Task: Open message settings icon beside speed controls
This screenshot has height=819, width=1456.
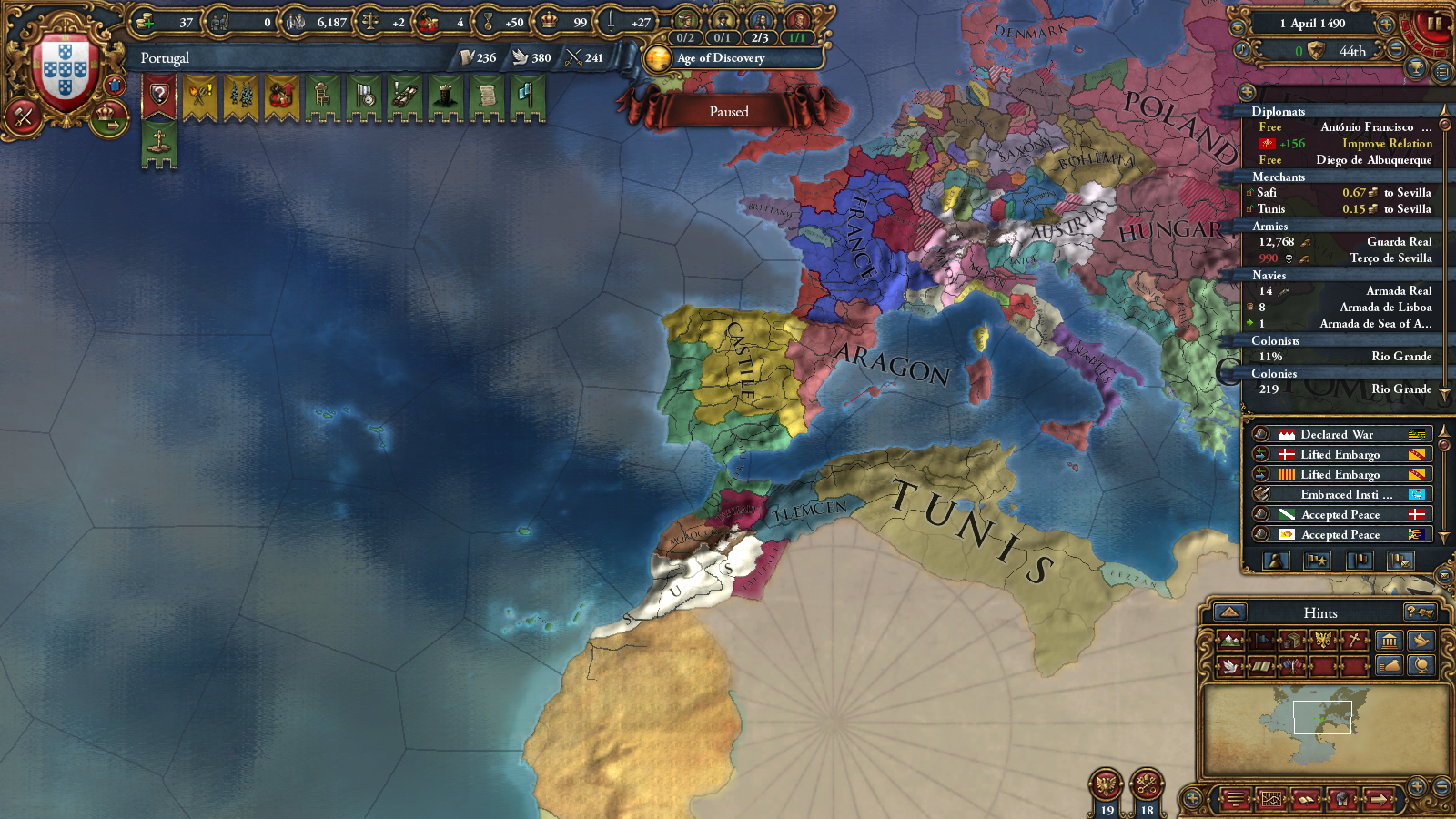Action: point(1443,71)
